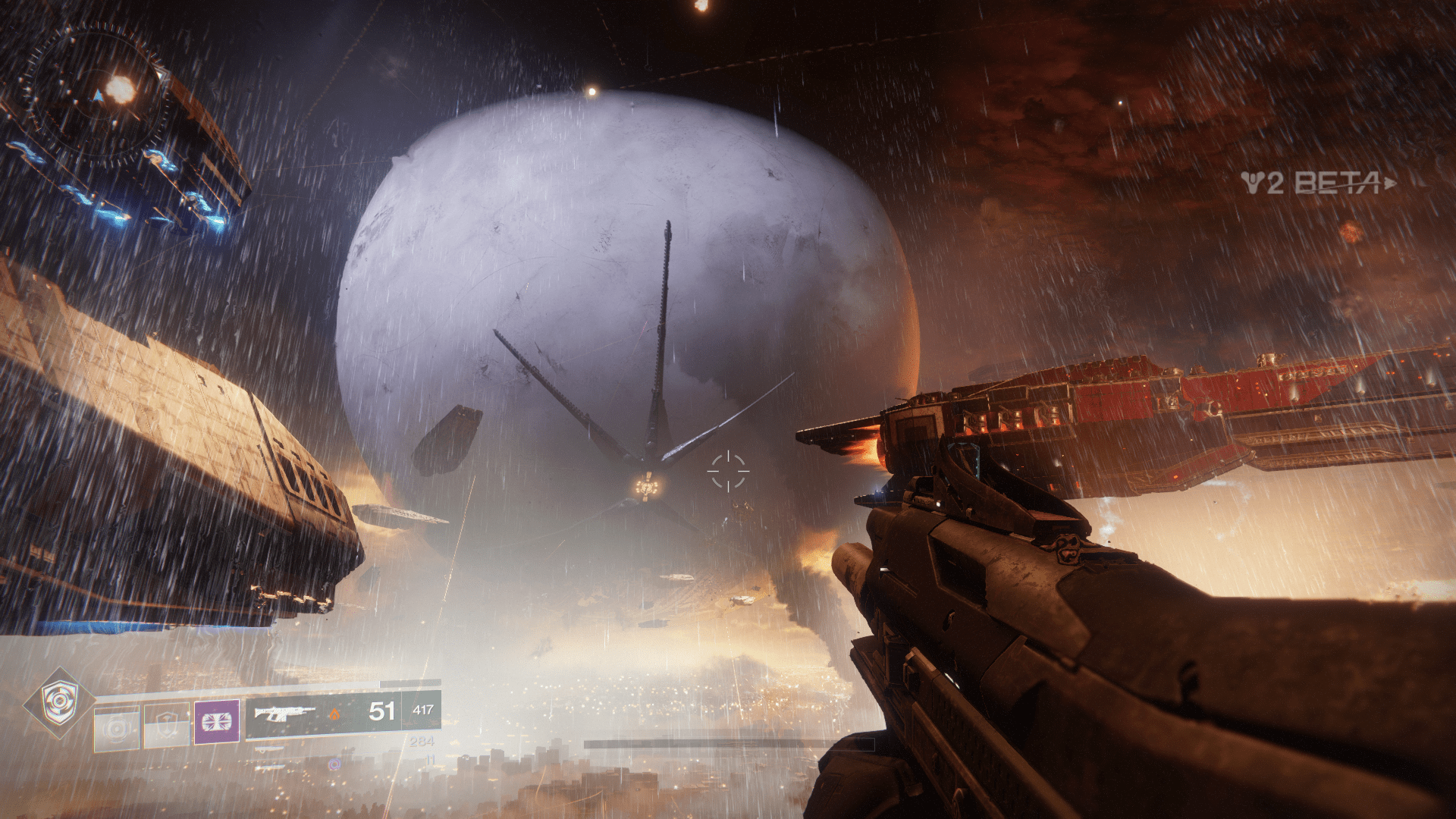Select the equipped auto rifle icon
Screen dimensions: 1456x819
[284, 713]
